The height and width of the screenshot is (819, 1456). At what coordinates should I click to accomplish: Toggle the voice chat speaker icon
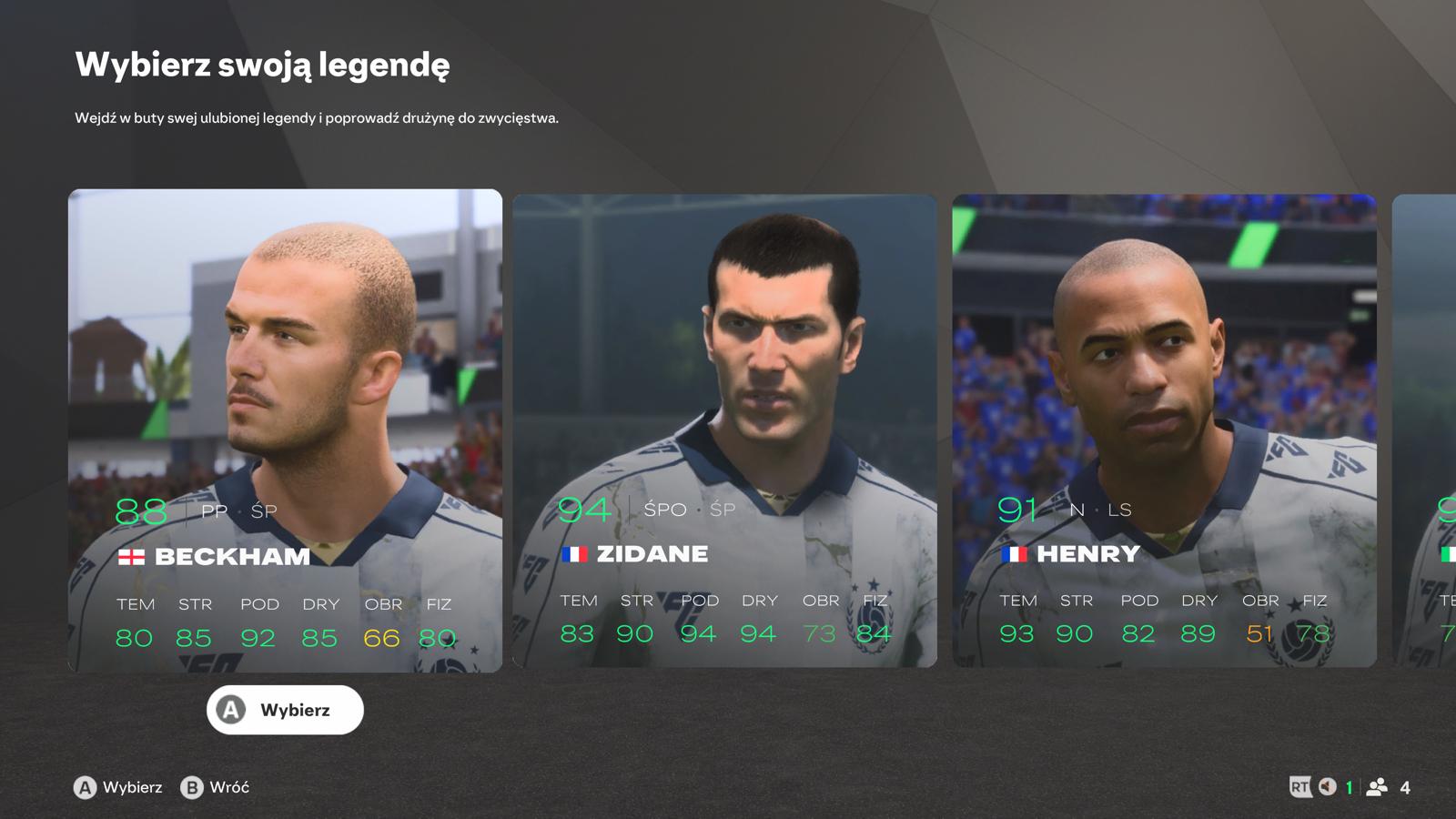(x=1328, y=787)
